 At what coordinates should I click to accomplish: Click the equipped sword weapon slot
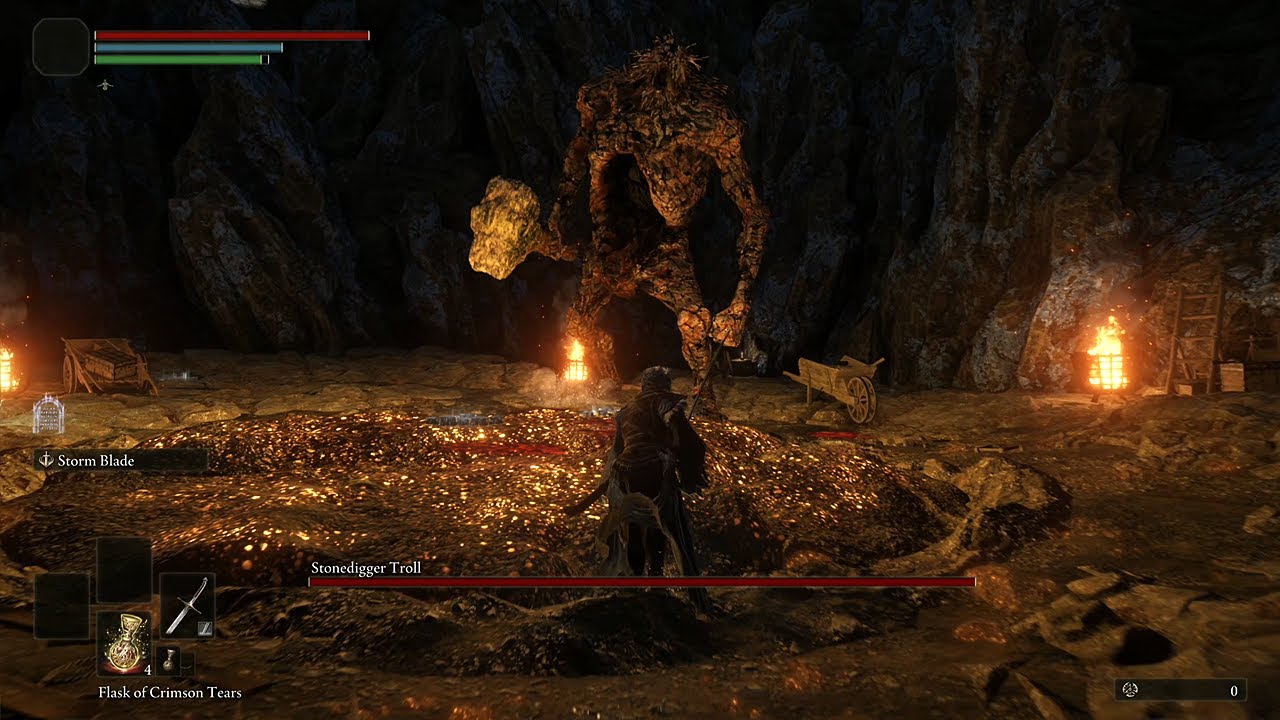[x=187, y=606]
